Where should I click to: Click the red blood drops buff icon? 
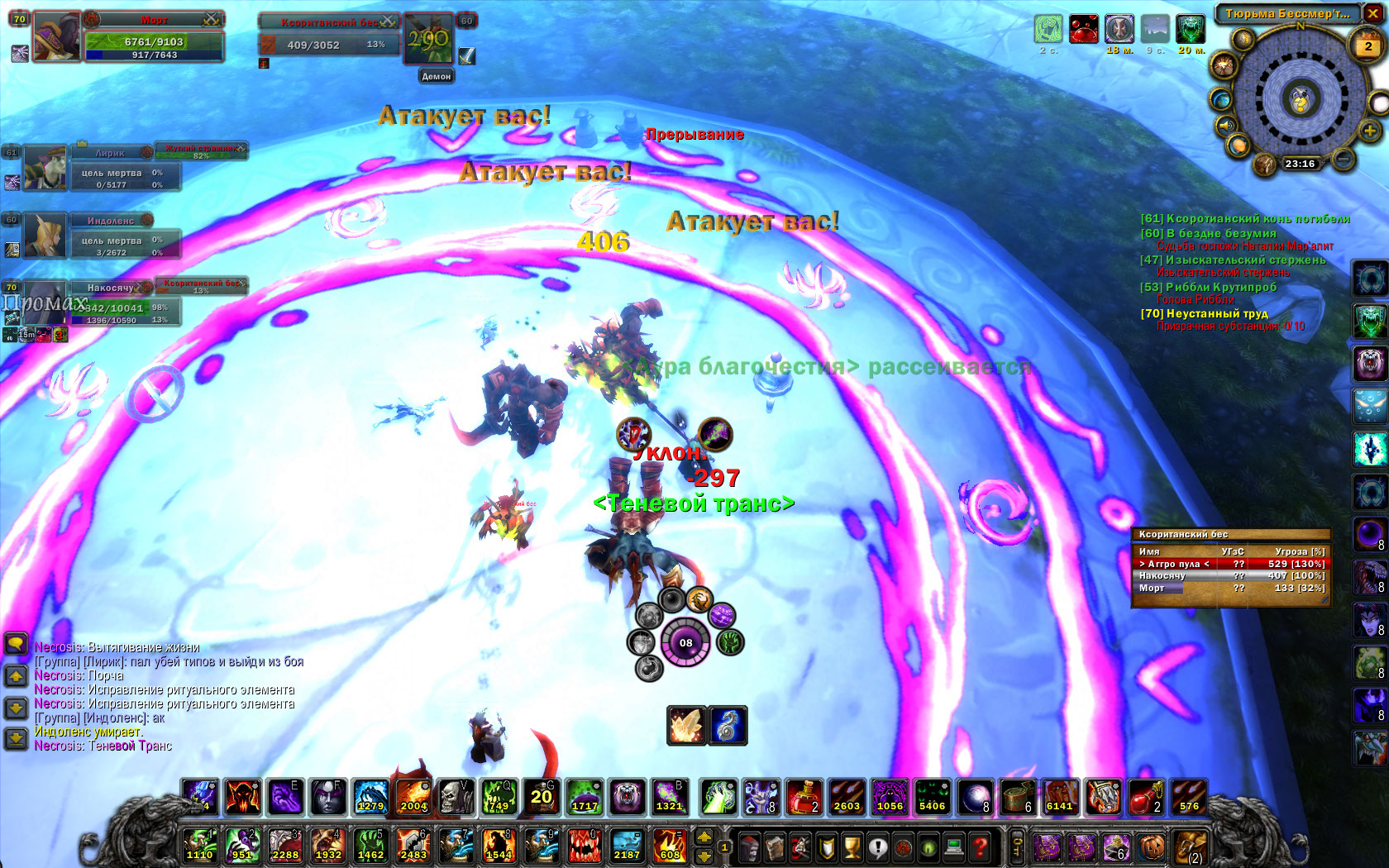[1084, 29]
